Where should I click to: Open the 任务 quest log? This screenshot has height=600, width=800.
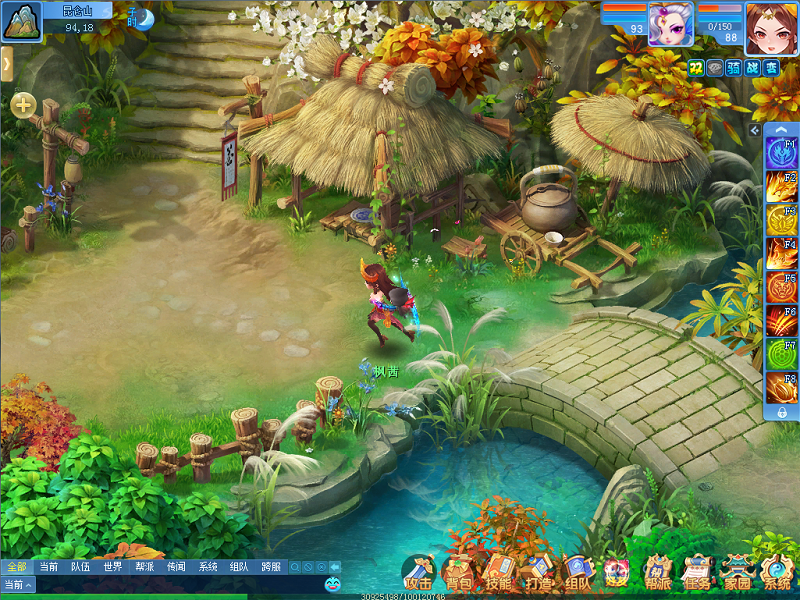point(697,573)
